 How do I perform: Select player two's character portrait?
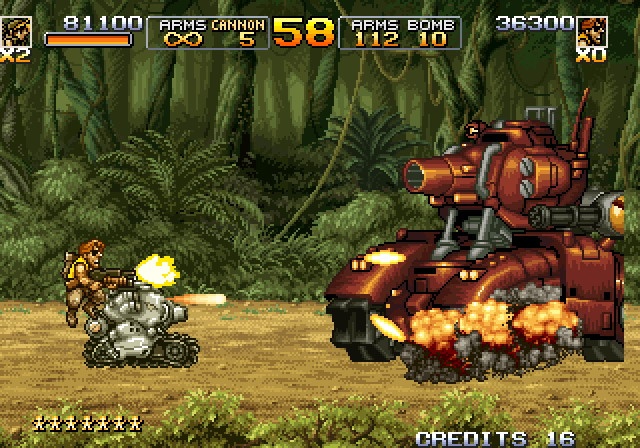593,31
